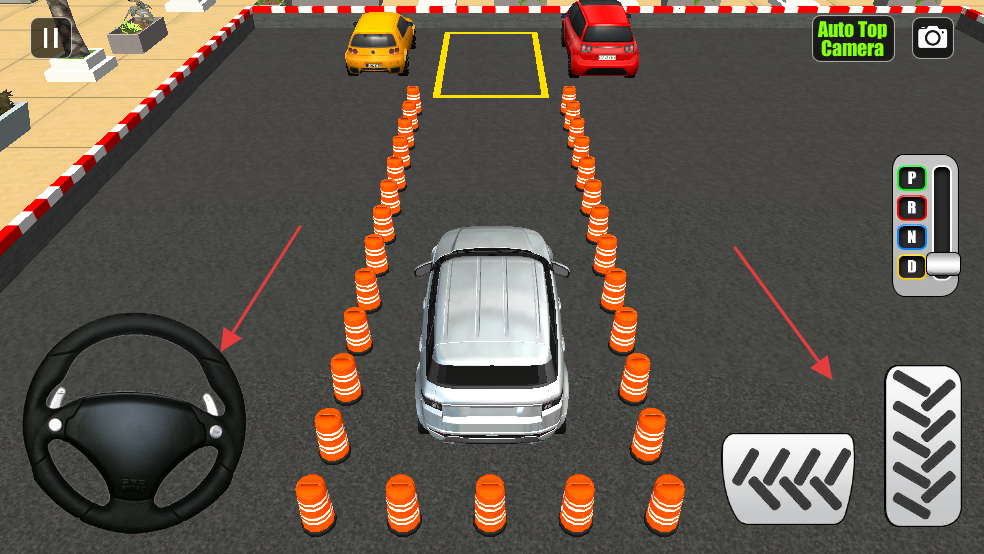Shift gear to D (Drive)

click(912, 266)
